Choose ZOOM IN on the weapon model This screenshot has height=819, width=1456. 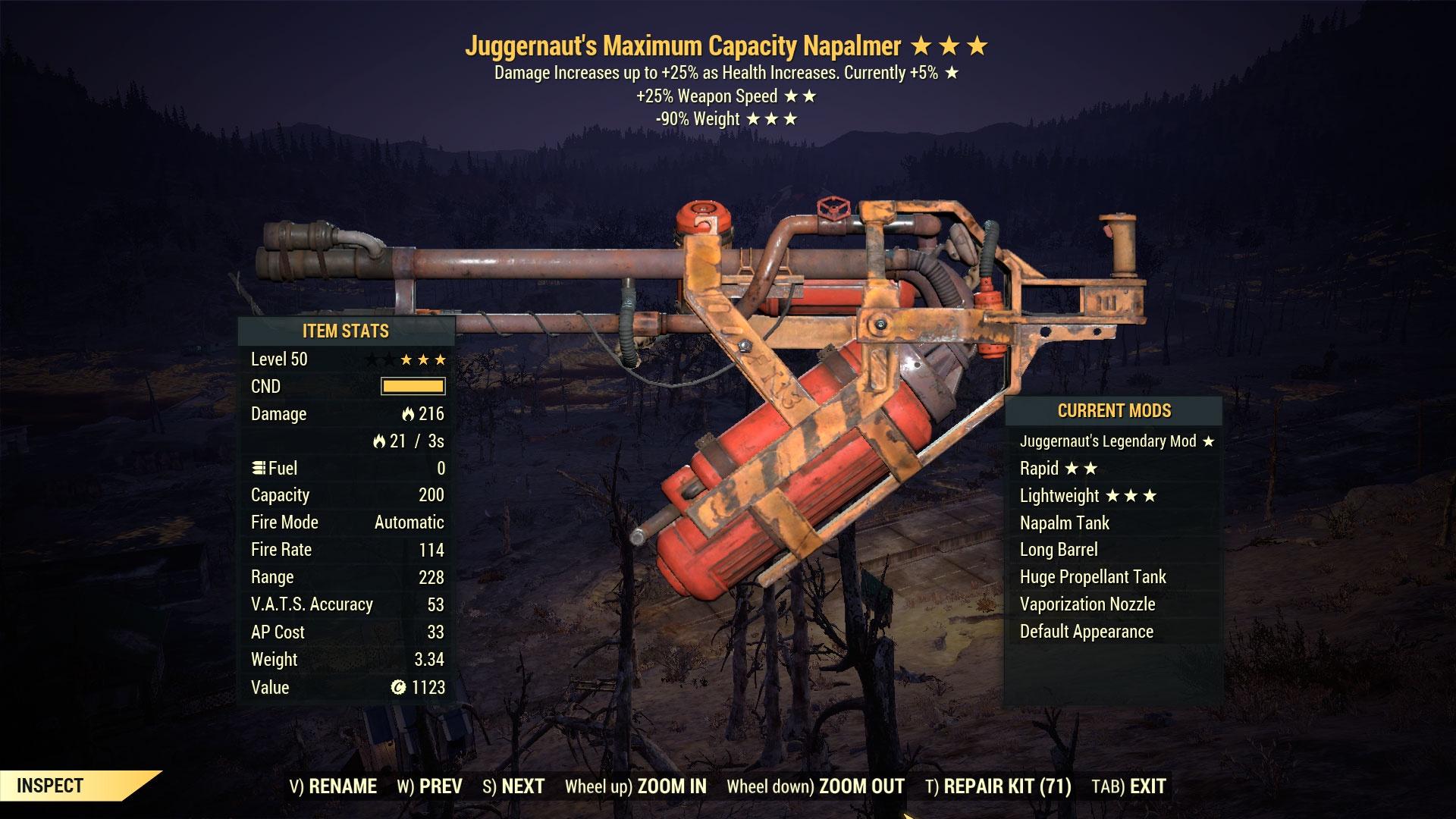click(x=635, y=786)
